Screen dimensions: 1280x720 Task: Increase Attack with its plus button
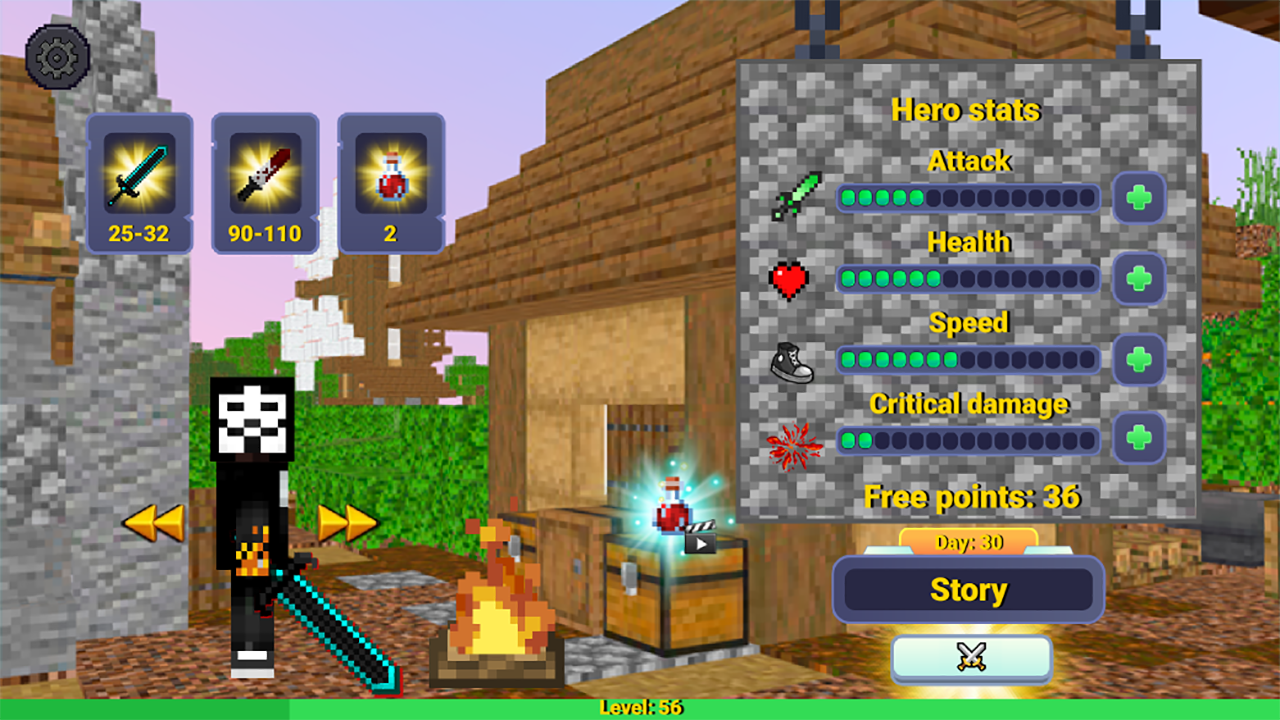(x=1140, y=198)
